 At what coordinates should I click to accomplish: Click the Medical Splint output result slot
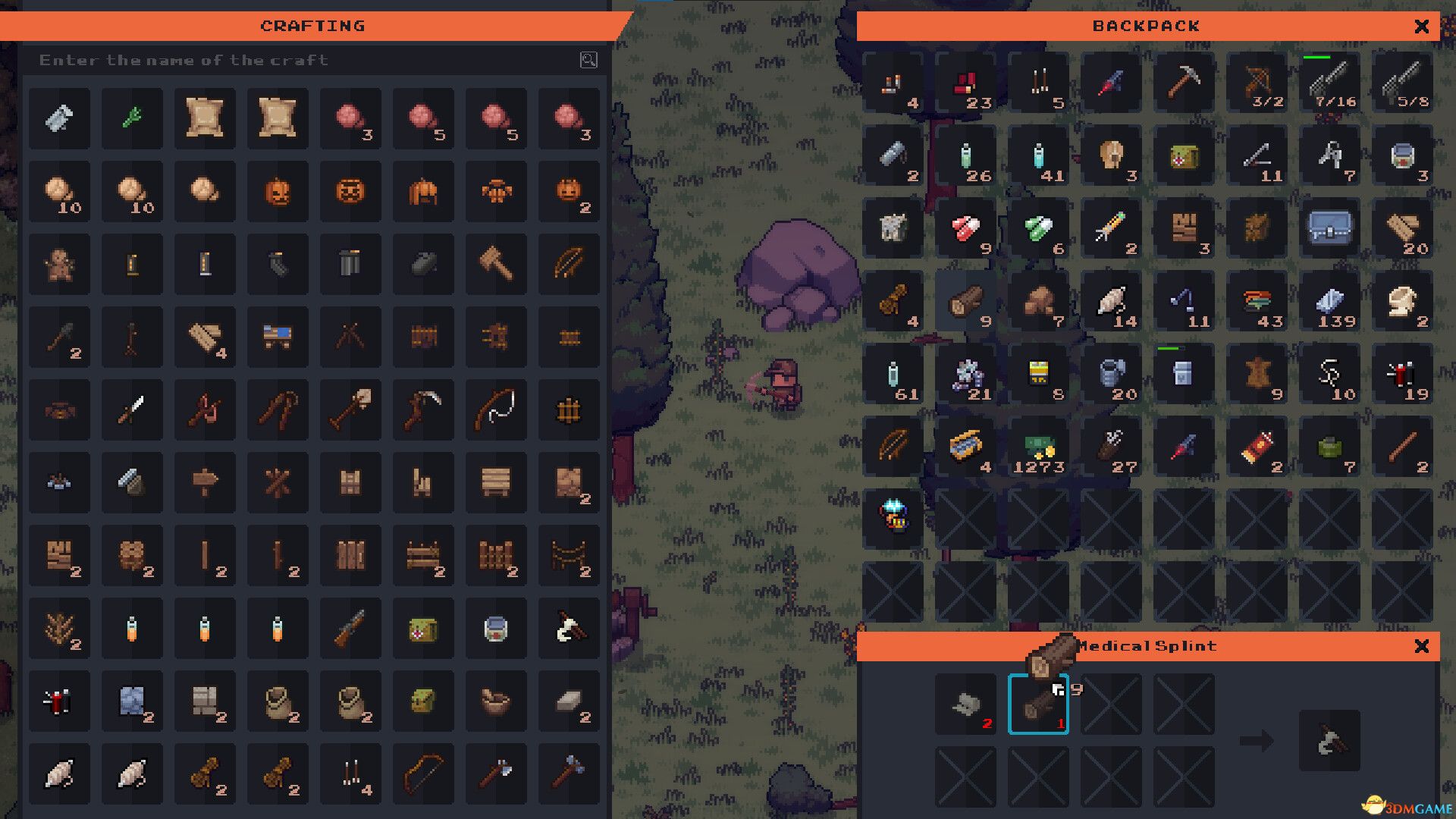pyautogui.click(x=1329, y=740)
